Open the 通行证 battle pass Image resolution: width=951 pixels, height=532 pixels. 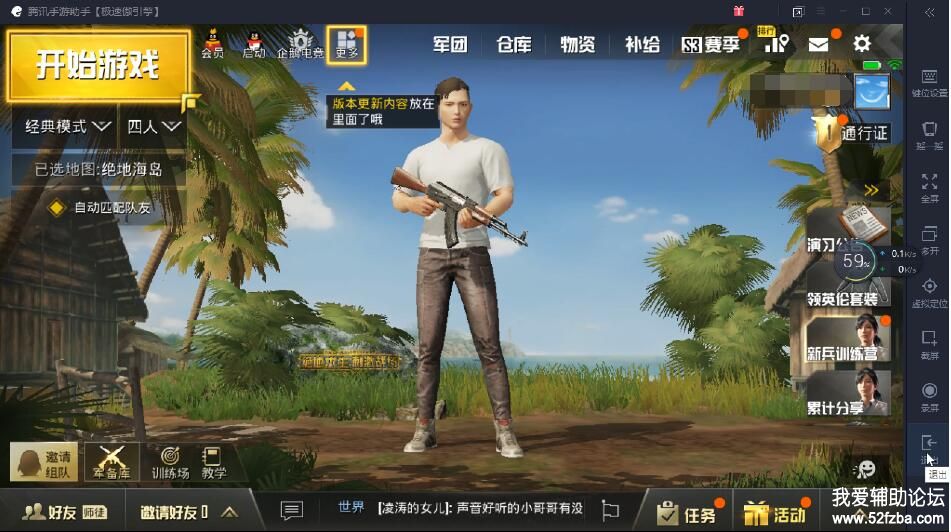pos(851,132)
